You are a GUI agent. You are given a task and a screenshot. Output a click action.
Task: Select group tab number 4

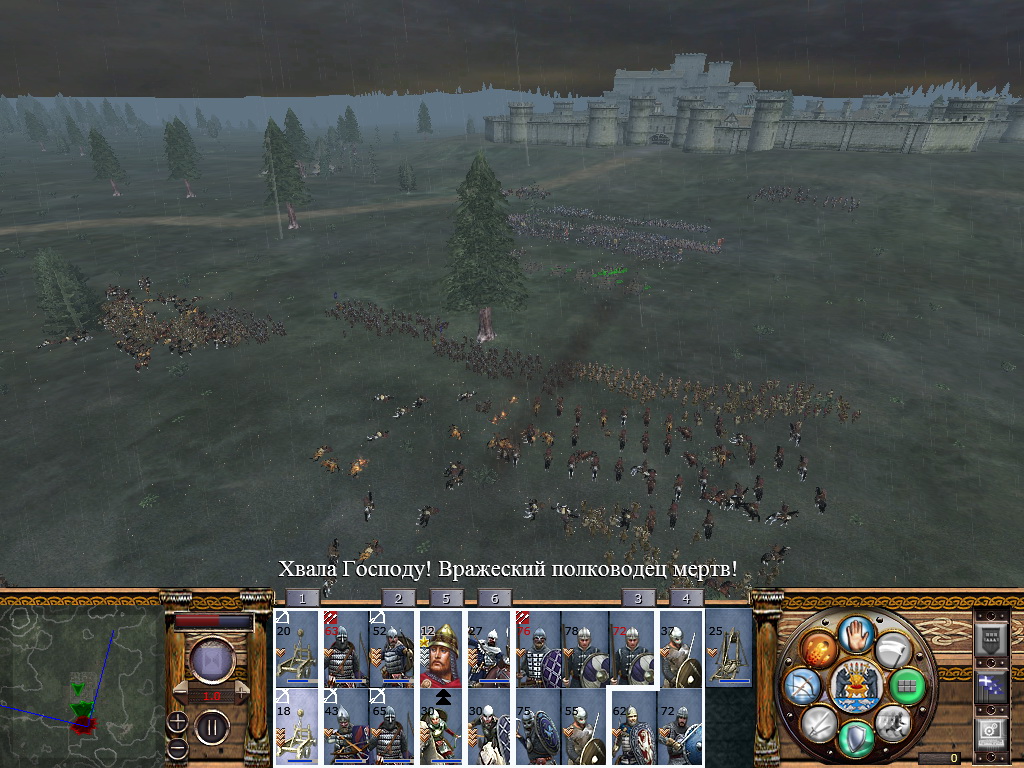click(685, 598)
